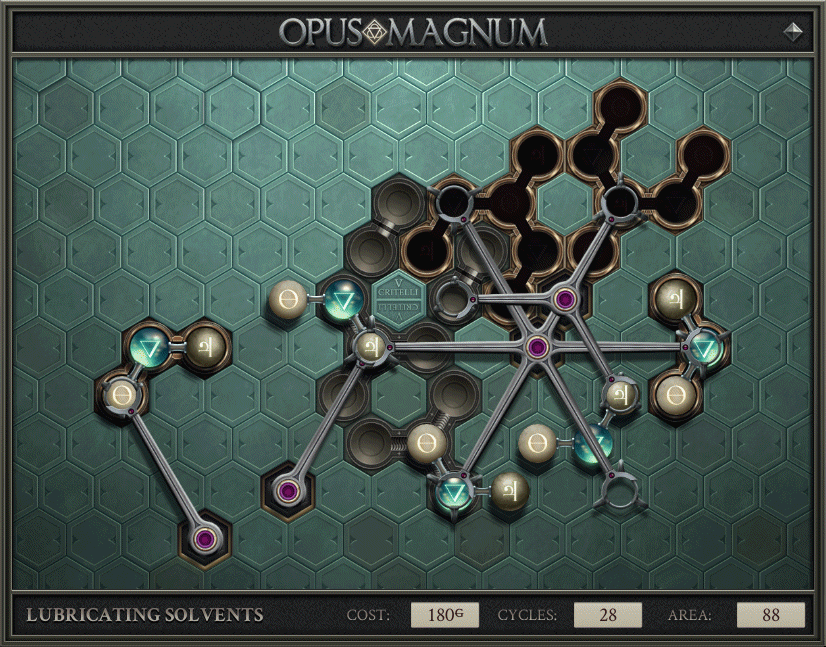Click the silver diamond emblem in title bar
This screenshot has height=647, width=826.
pos(794,31)
